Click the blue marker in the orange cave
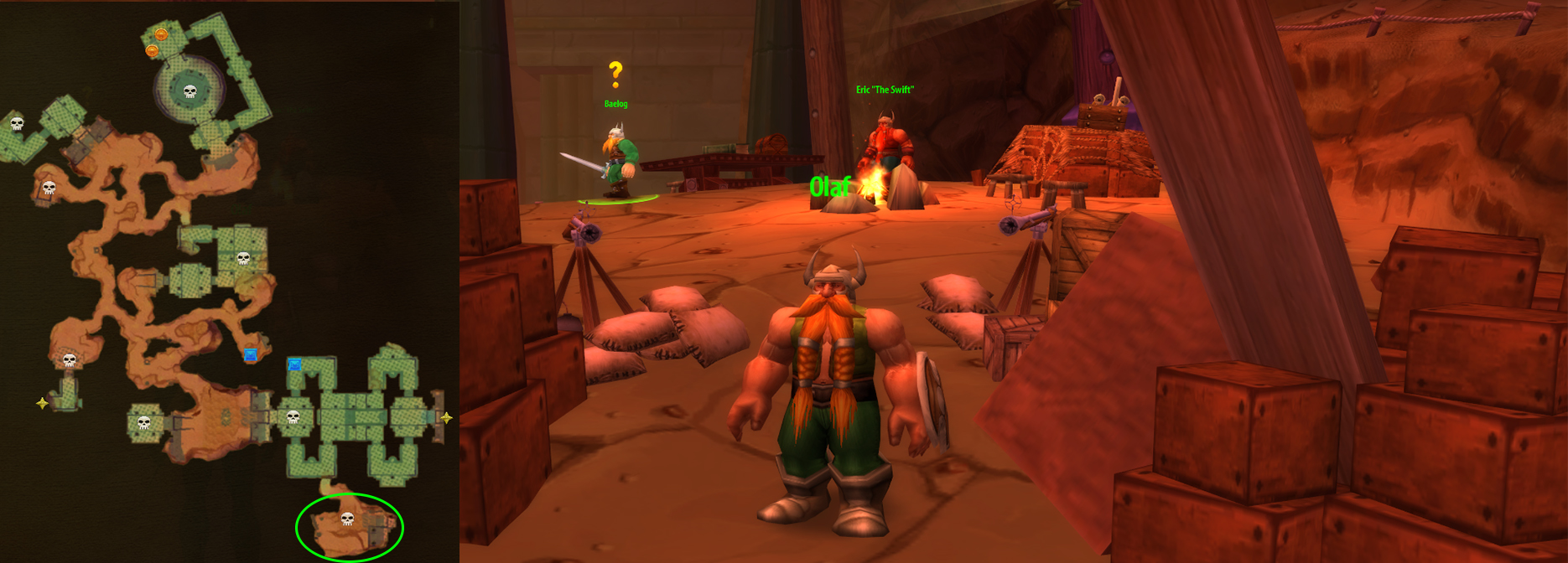The height and width of the screenshot is (563, 1568). (250, 355)
